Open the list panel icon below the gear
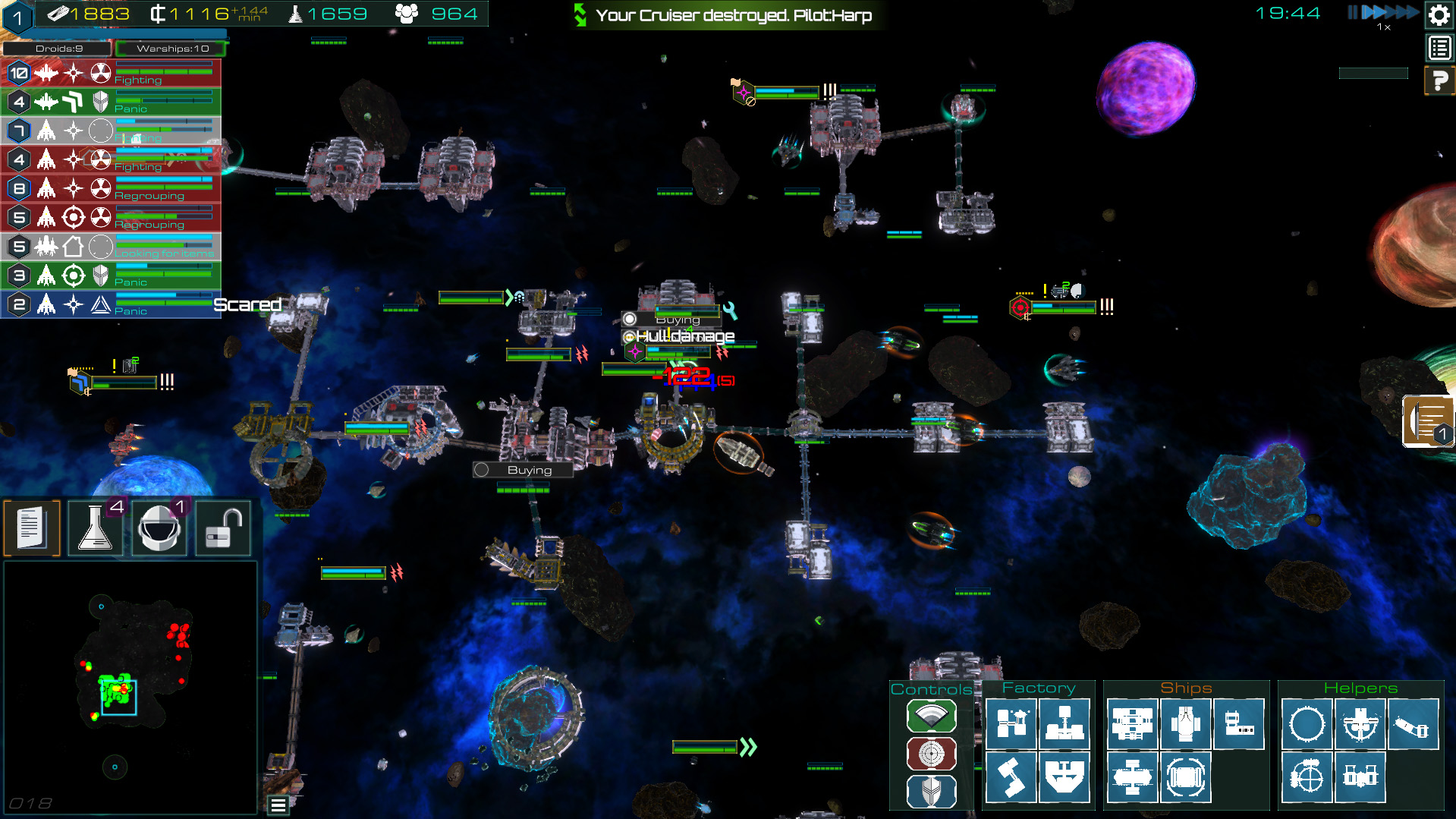The width and height of the screenshot is (1456, 819). pos(1439,49)
